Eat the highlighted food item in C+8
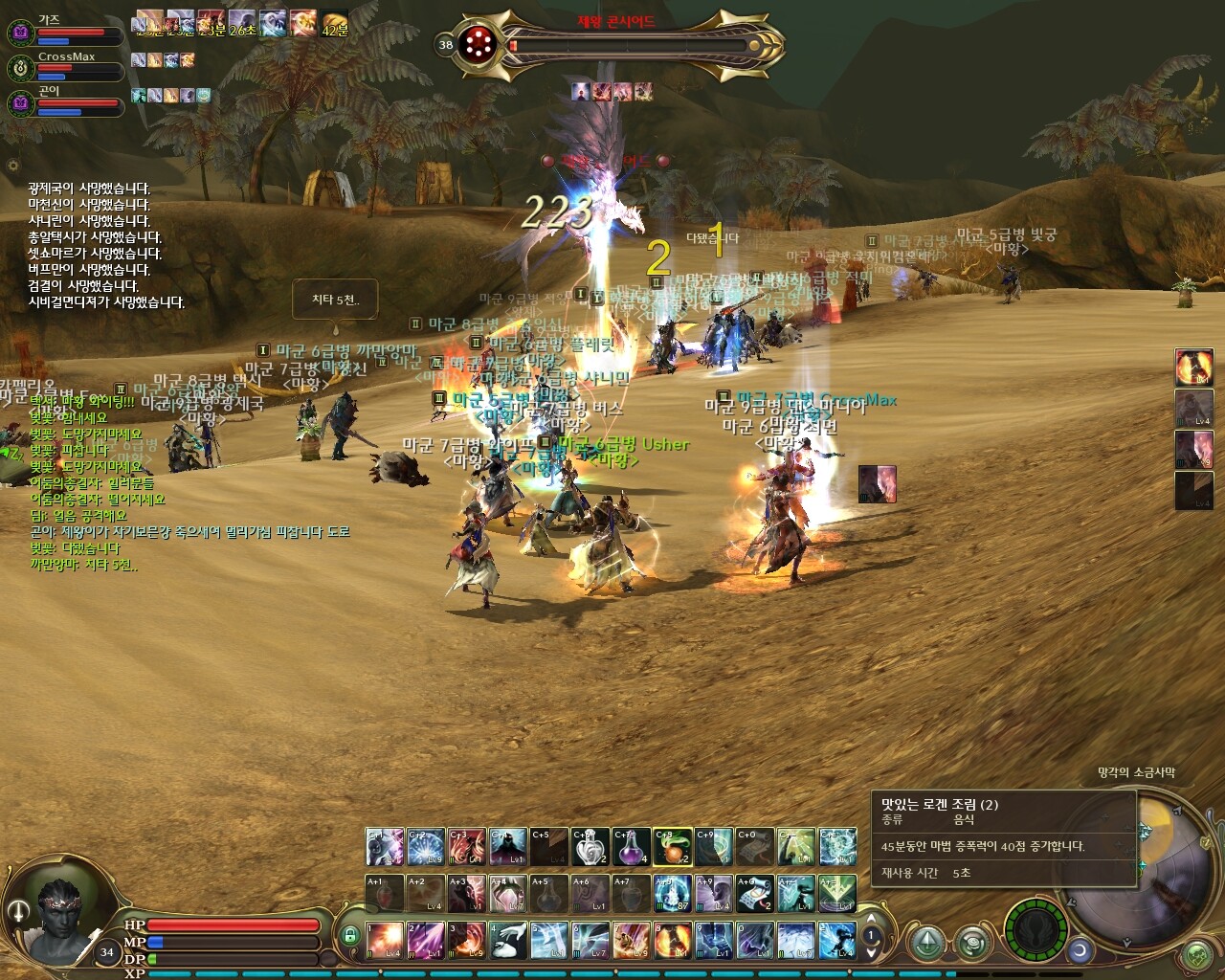 [674, 847]
